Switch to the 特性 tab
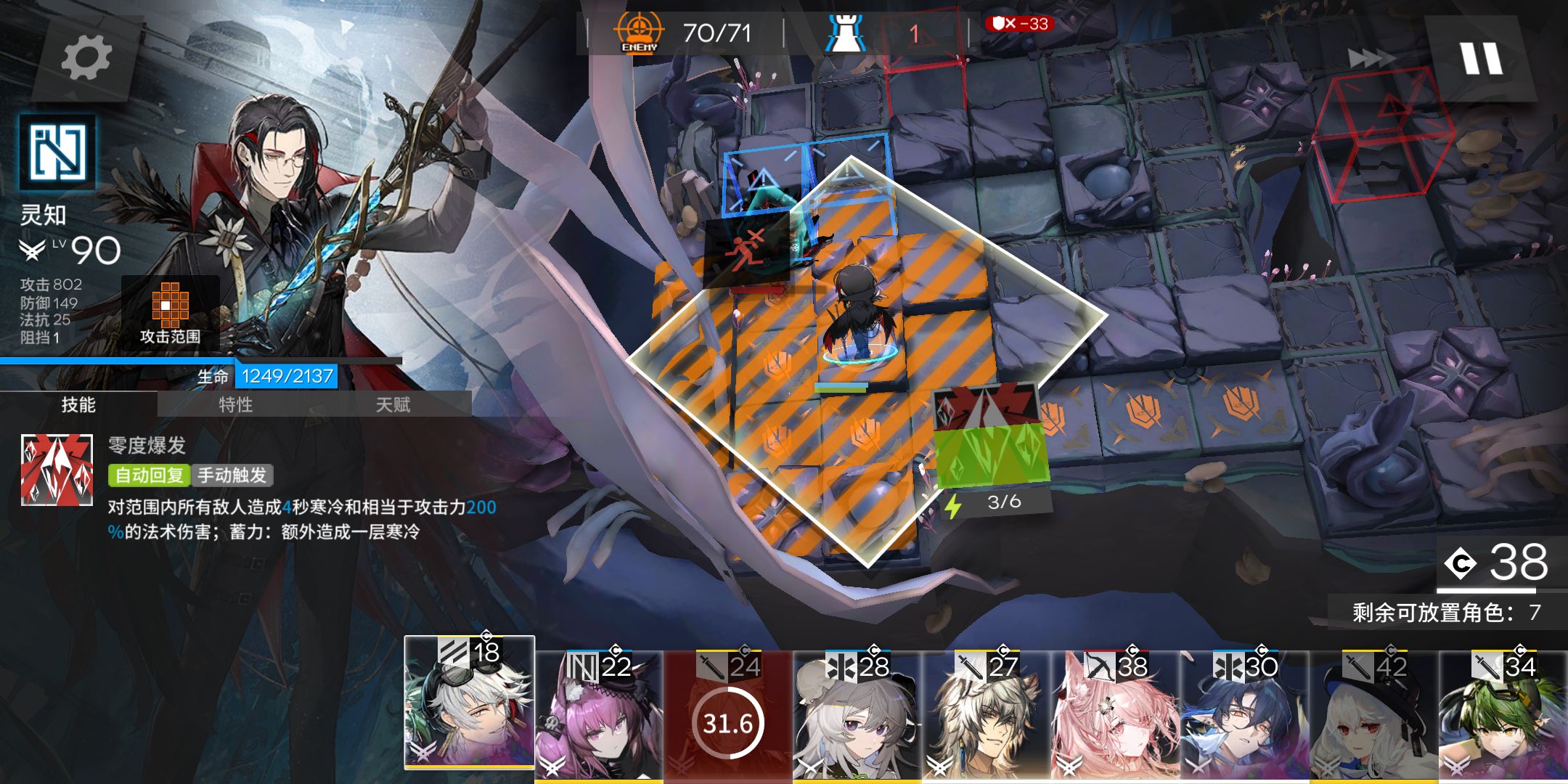Image resolution: width=1568 pixels, height=784 pixels. click(x=236, y=404)
